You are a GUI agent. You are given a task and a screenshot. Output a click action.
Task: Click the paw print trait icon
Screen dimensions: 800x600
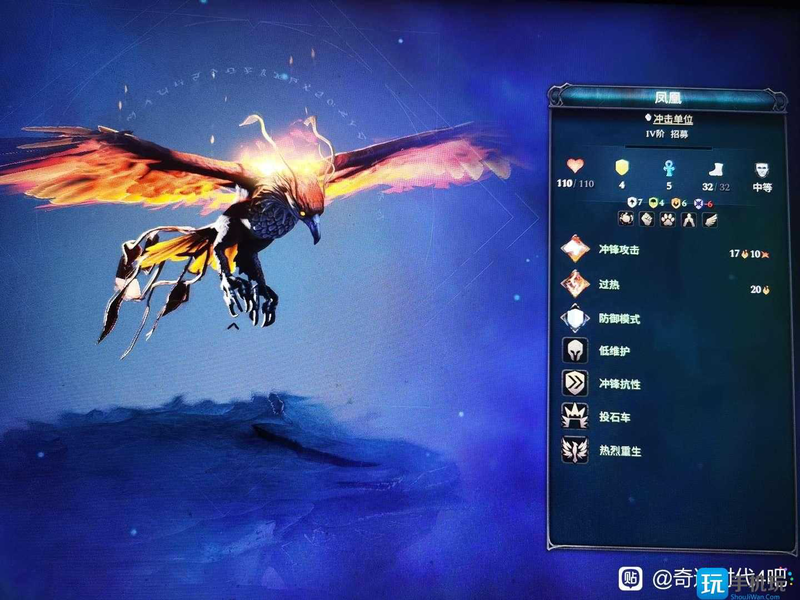[x=666, y=220]
